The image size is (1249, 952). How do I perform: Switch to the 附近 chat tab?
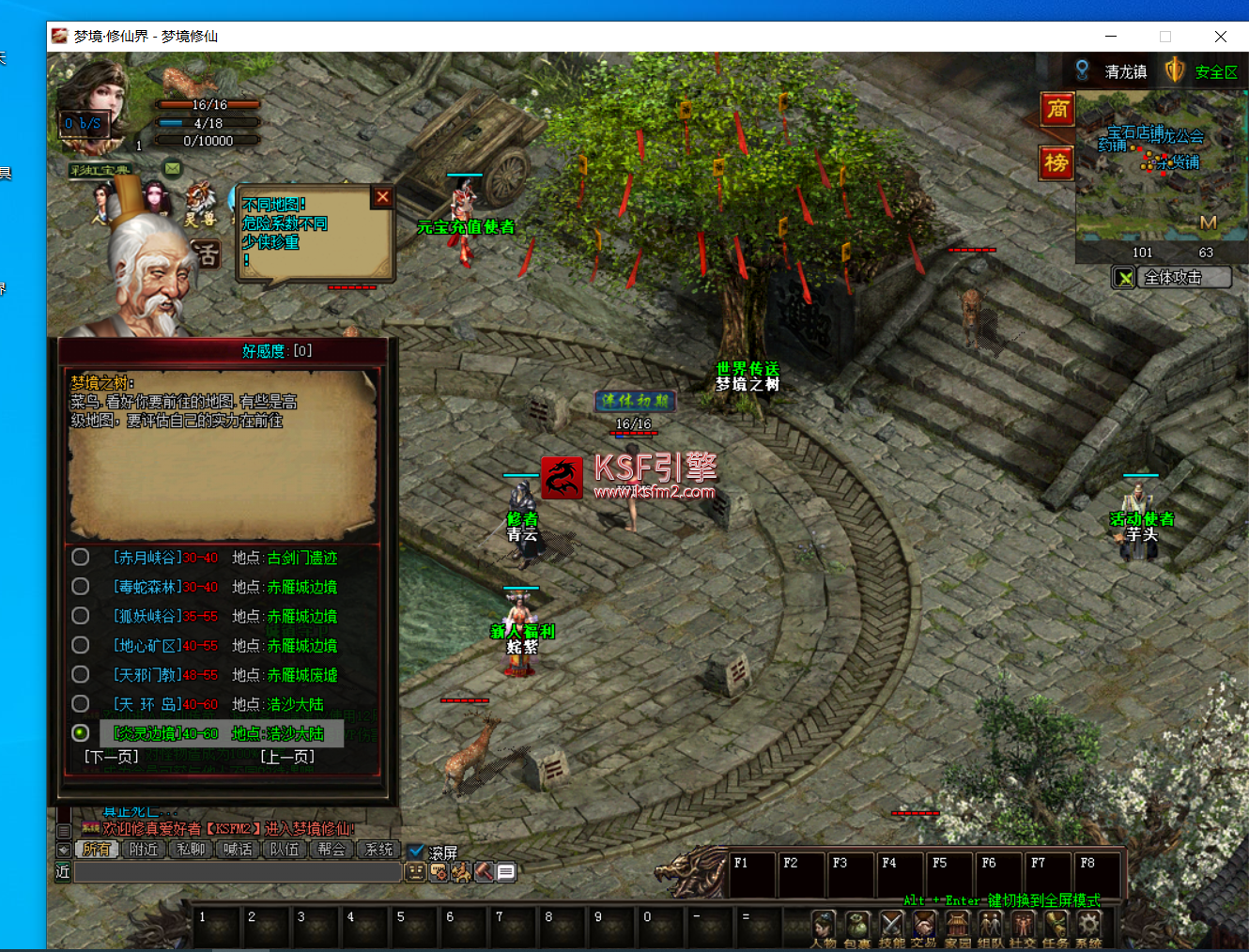click(x=144, y=850)
